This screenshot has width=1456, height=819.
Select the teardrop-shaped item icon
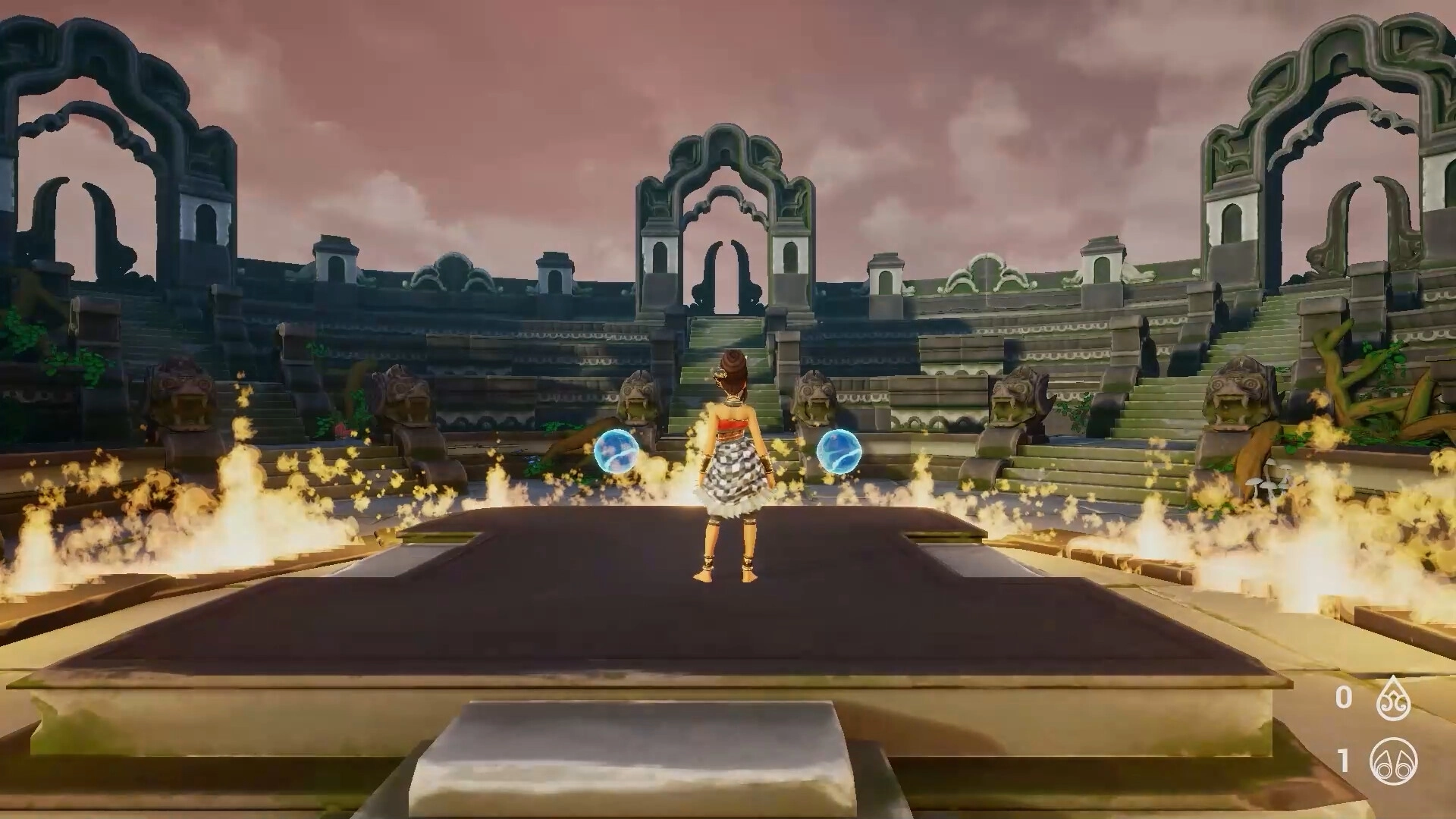click(1393, 700)
